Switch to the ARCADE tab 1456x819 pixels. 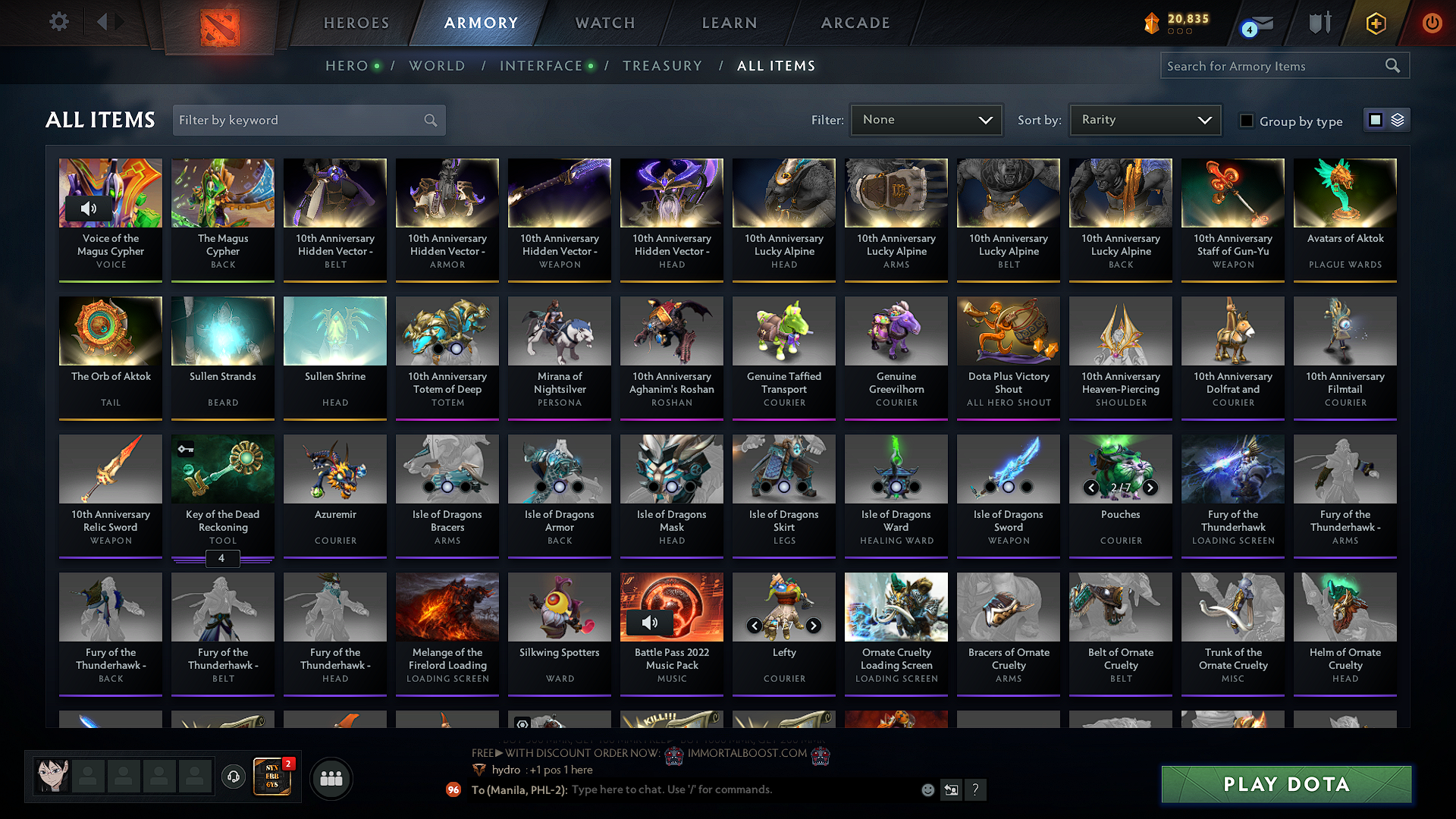(x=855, y=23)
